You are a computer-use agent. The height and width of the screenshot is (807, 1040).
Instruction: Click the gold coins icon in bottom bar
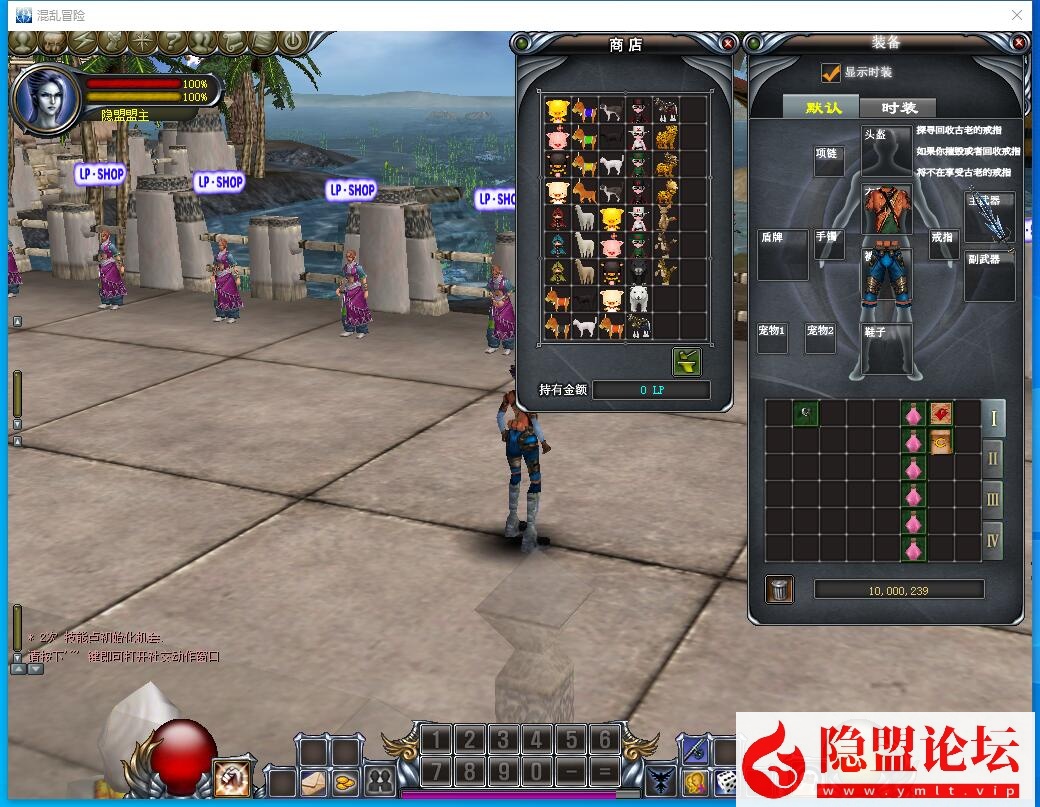pos(346,781)
